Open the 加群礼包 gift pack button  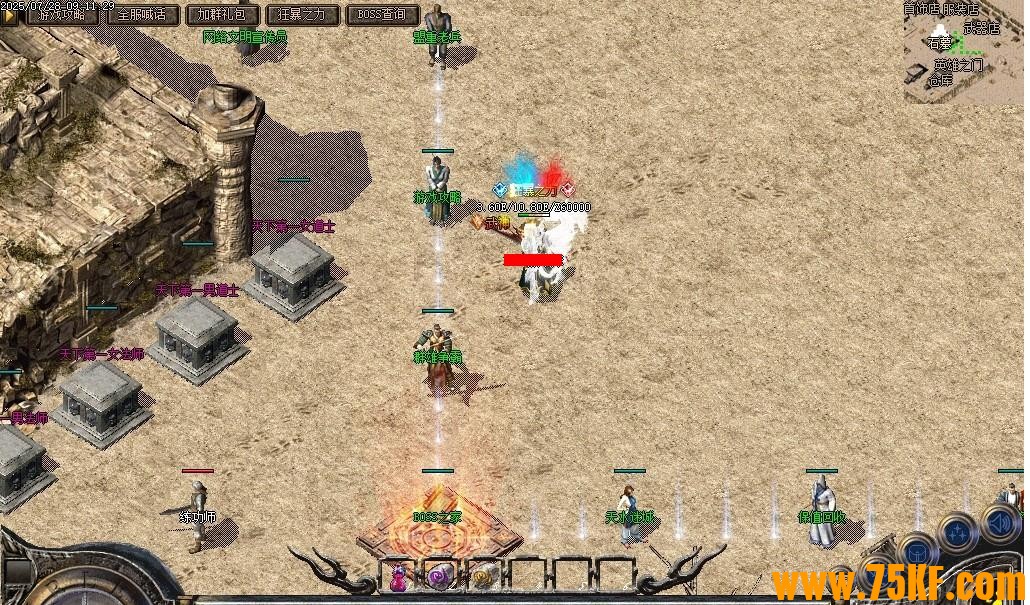pyautogui.click(x=223, y=15)
